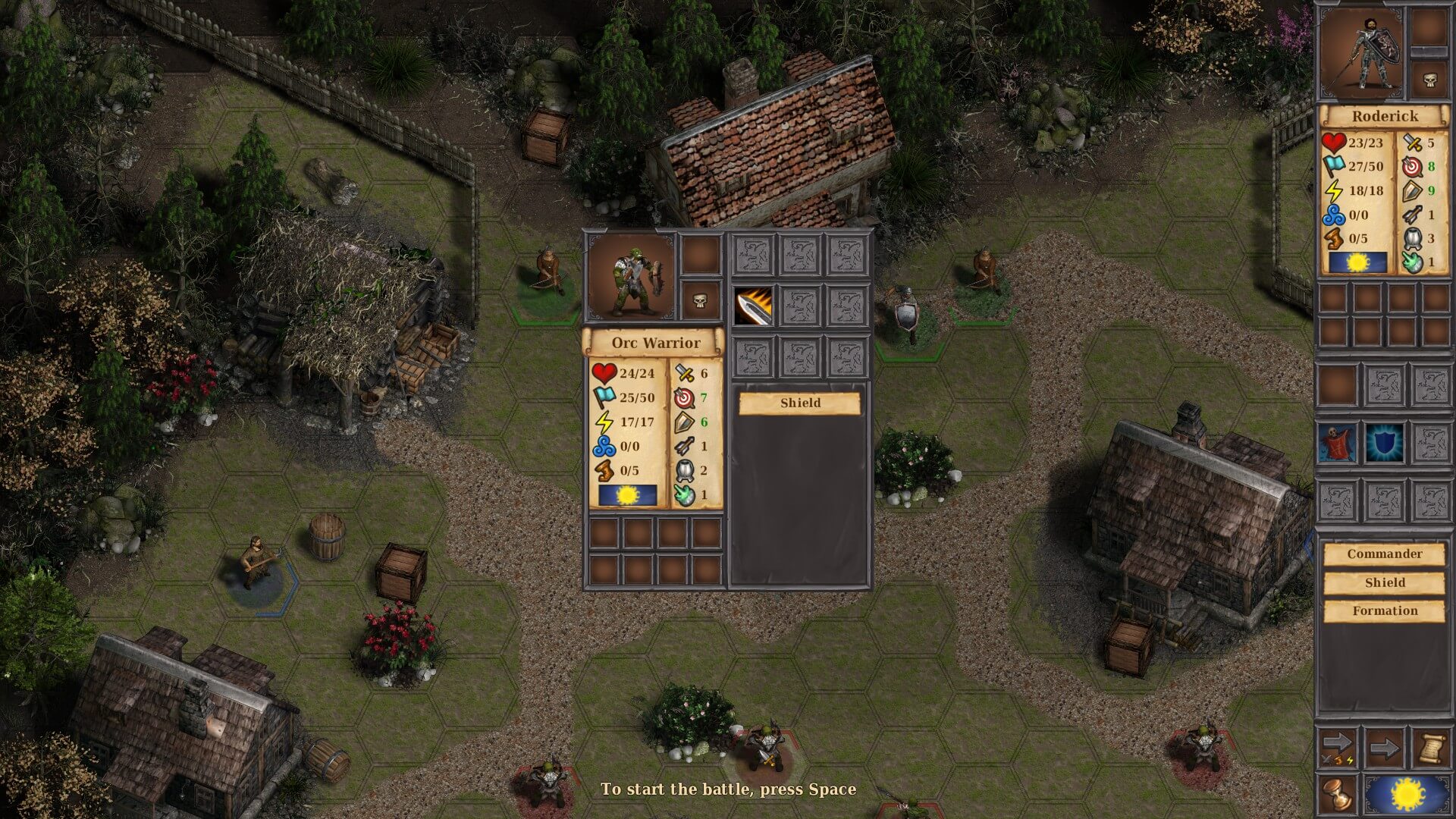The height and width of the screenshot is (819, 1456).
Task: Click the skull slot beside Roderick's portrait
Action: pyautogui.click(x=1429, y=80)
